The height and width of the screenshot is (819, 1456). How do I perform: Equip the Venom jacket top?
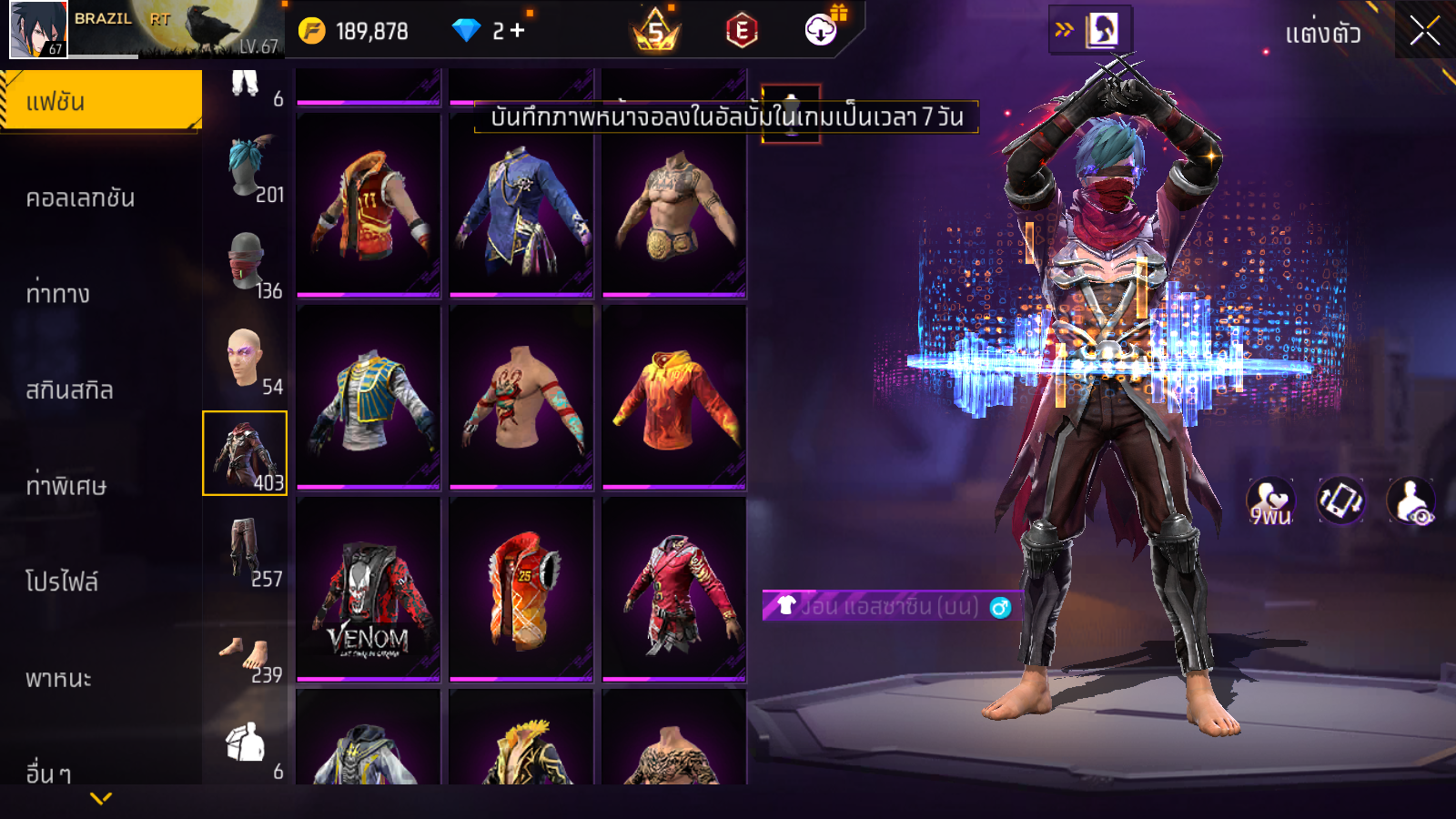click(x=369, y=590)
